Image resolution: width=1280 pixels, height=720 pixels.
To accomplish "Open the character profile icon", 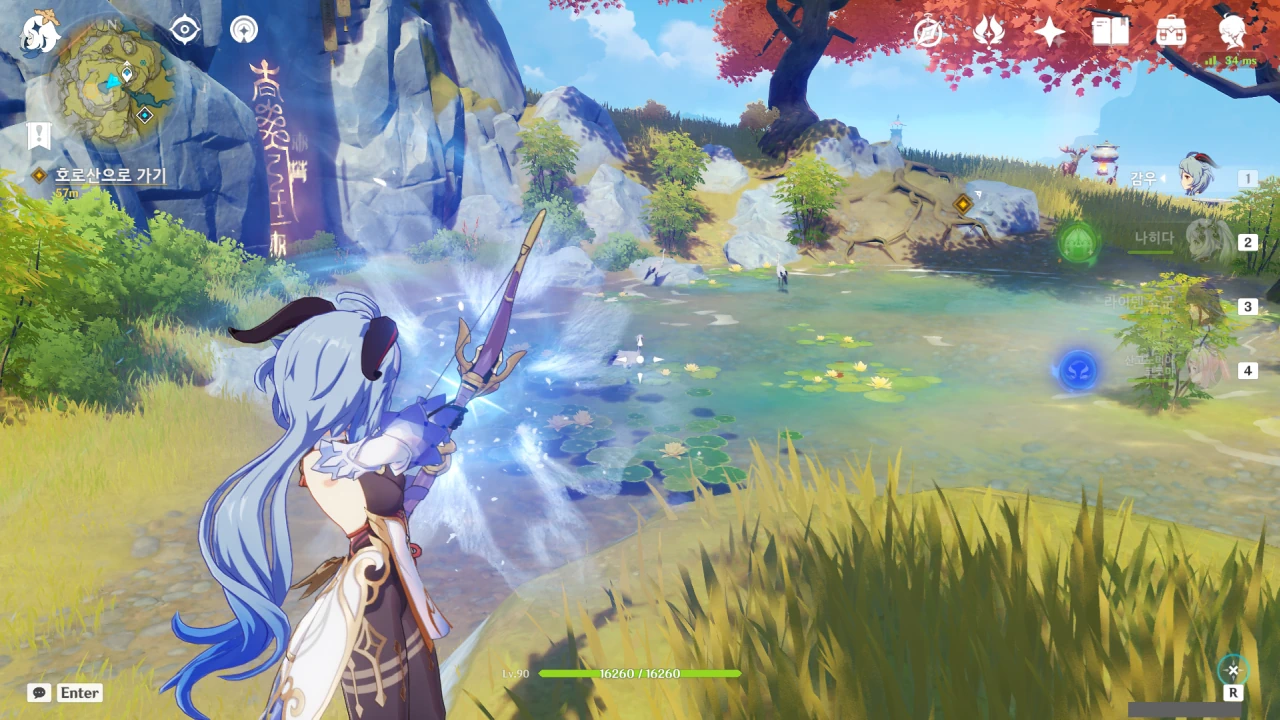I will [1232, 30].
